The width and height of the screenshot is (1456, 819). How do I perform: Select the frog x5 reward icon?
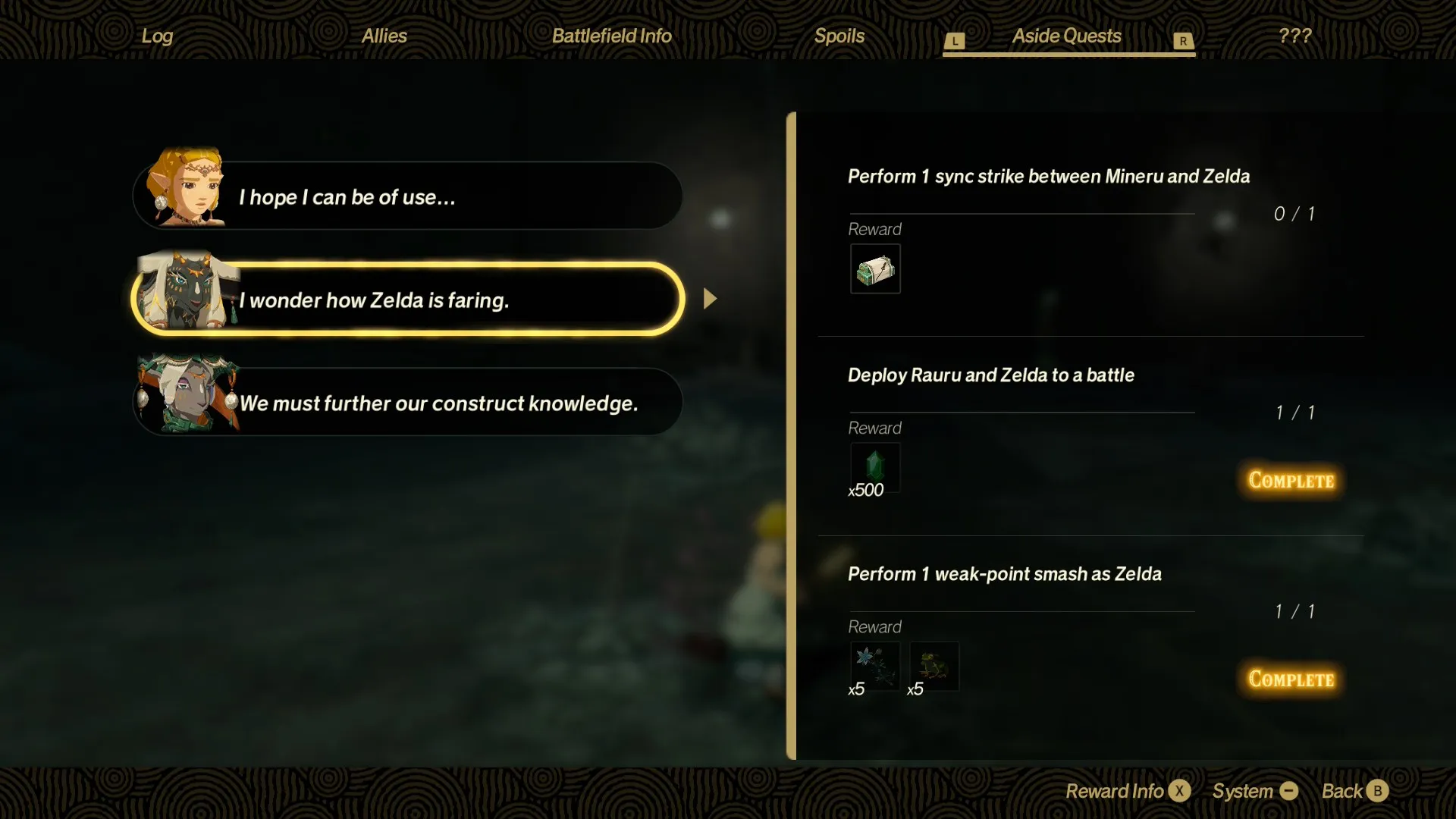(x=933, y=666)
